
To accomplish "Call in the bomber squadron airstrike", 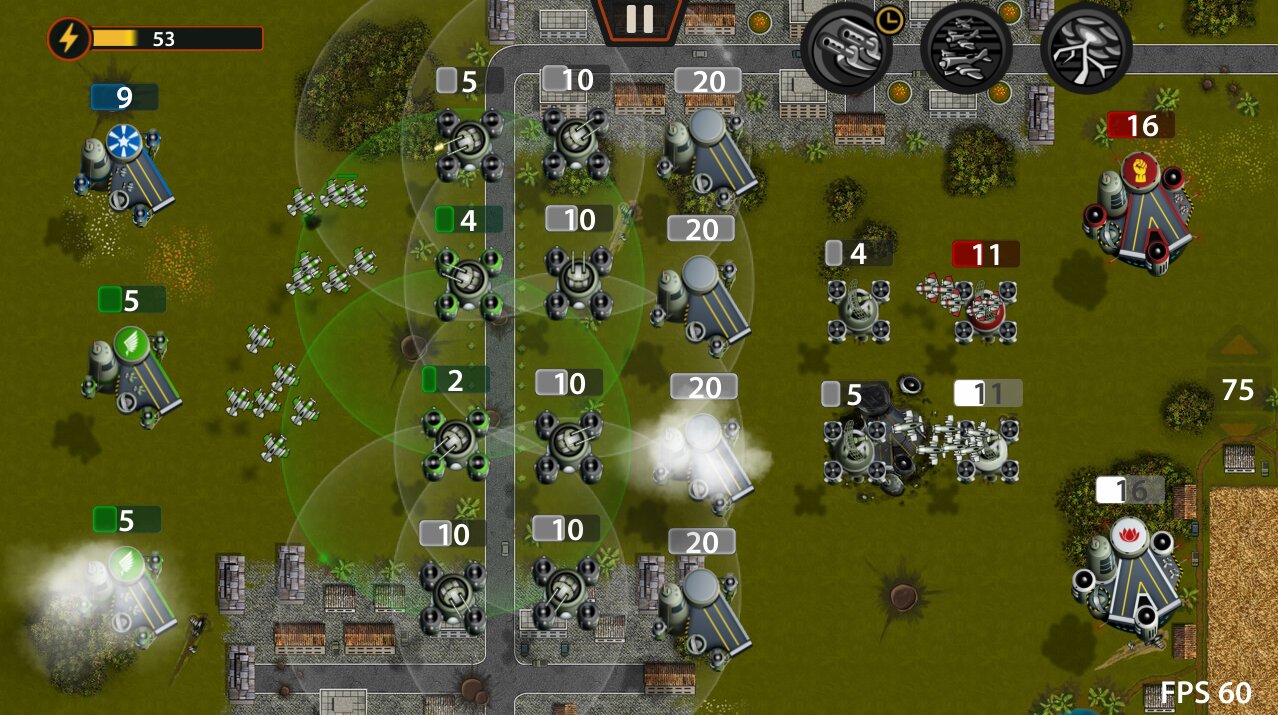I will point(965,47).
